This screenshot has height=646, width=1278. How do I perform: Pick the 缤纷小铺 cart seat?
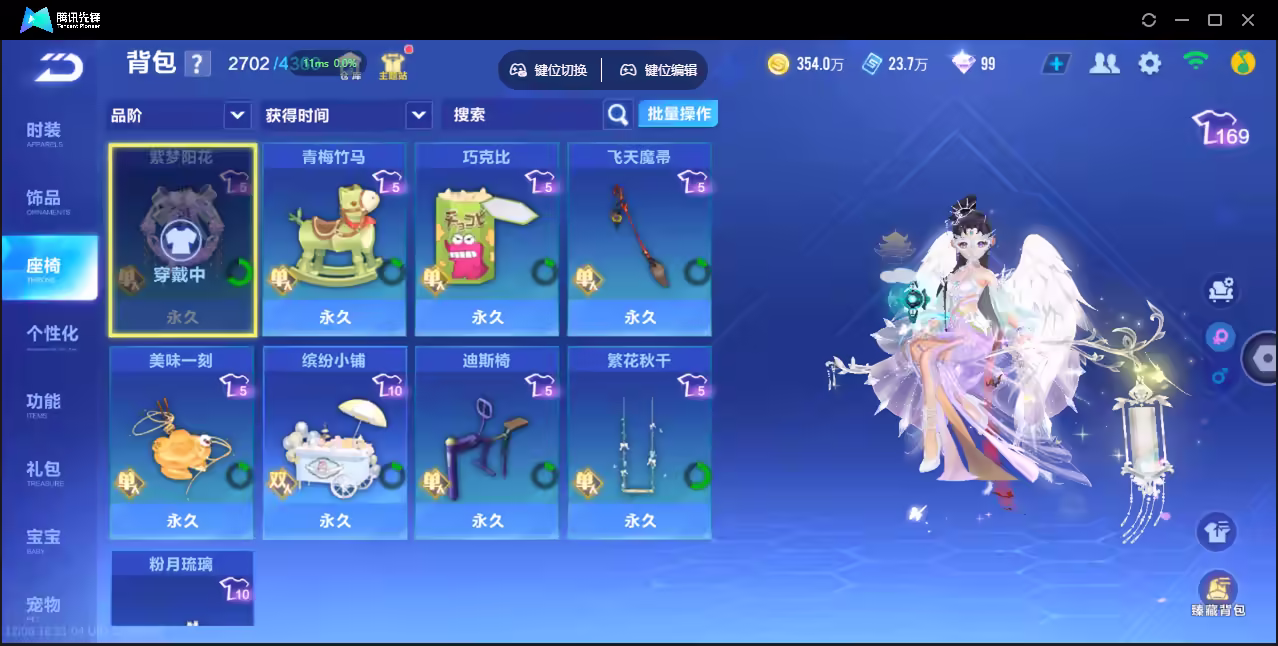[x=334, y=443]
